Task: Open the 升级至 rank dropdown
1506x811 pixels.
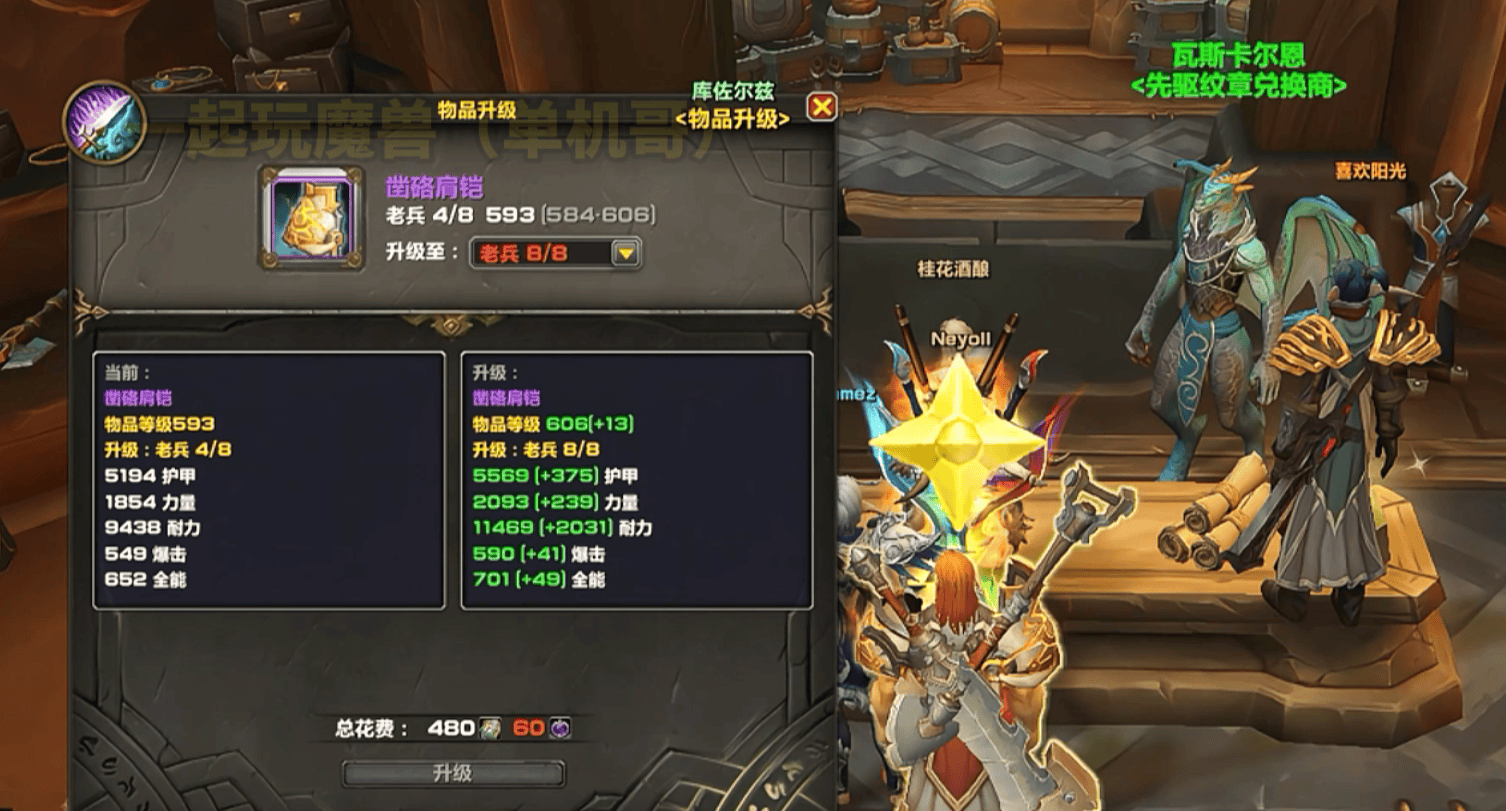Action: pyautogui.click(x=626, y=254)
